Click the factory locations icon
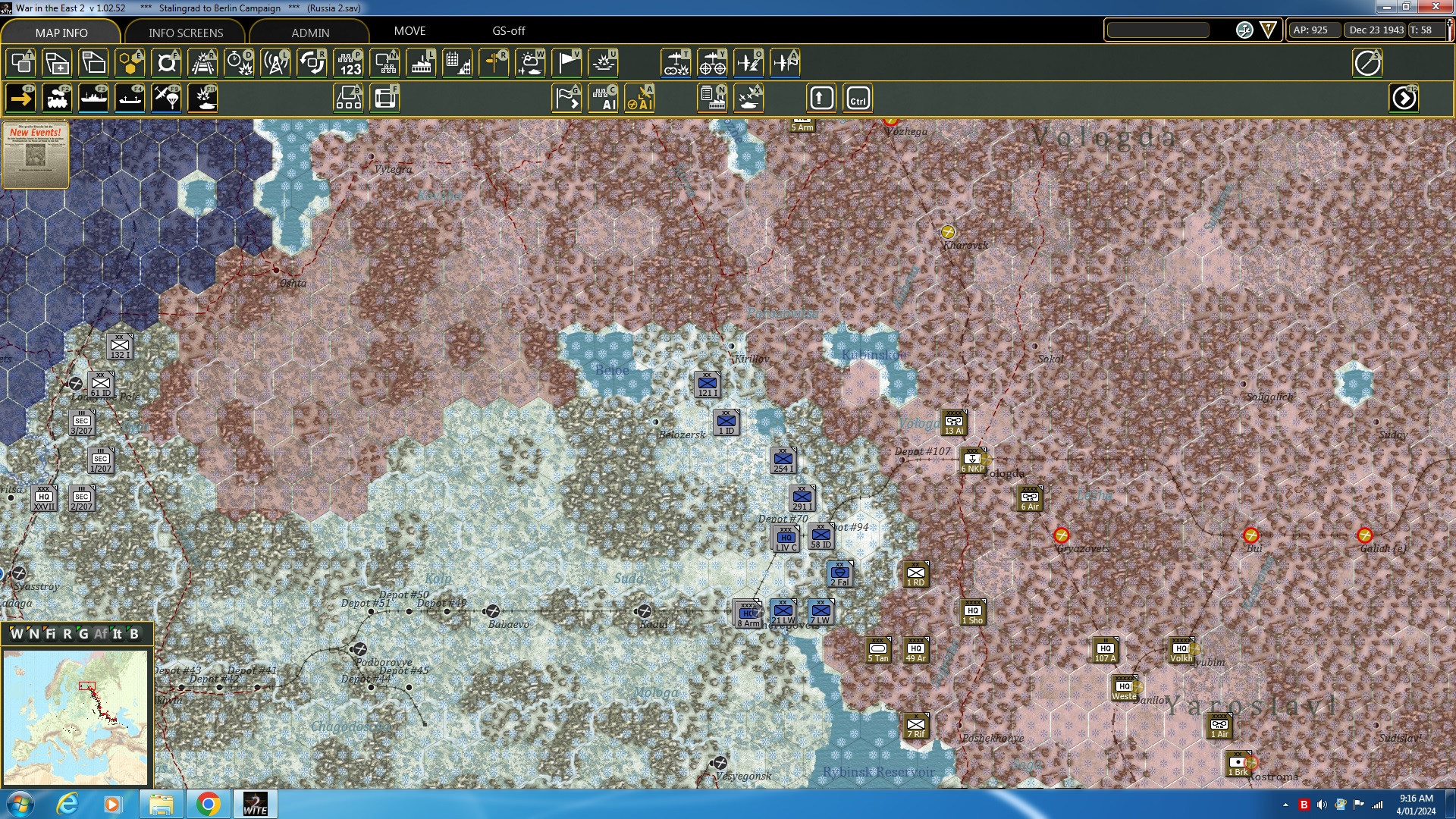Viewport: 1456px width, 819px height. (x=421, y=63)
